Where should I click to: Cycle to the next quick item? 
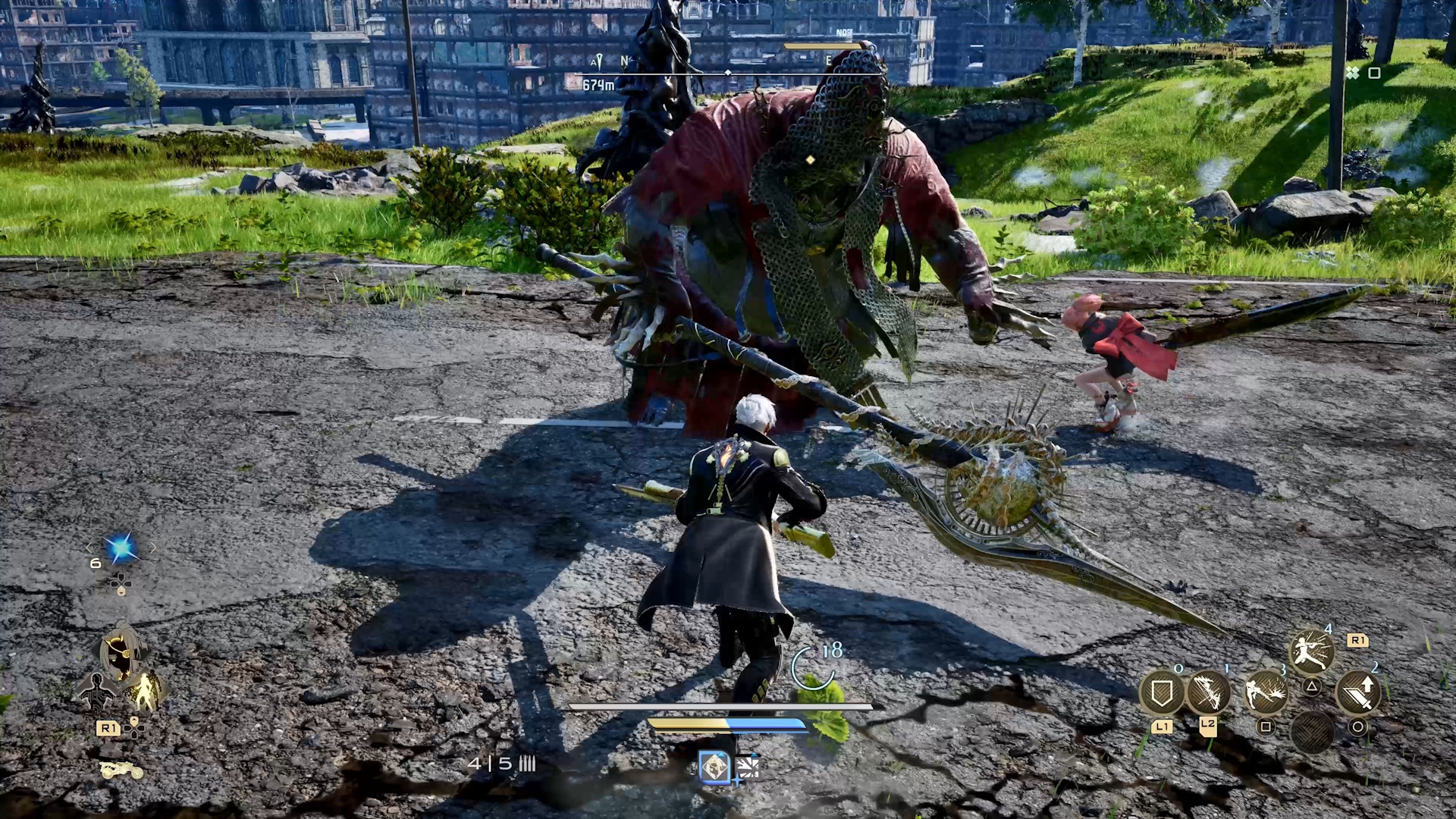(153, 548)
